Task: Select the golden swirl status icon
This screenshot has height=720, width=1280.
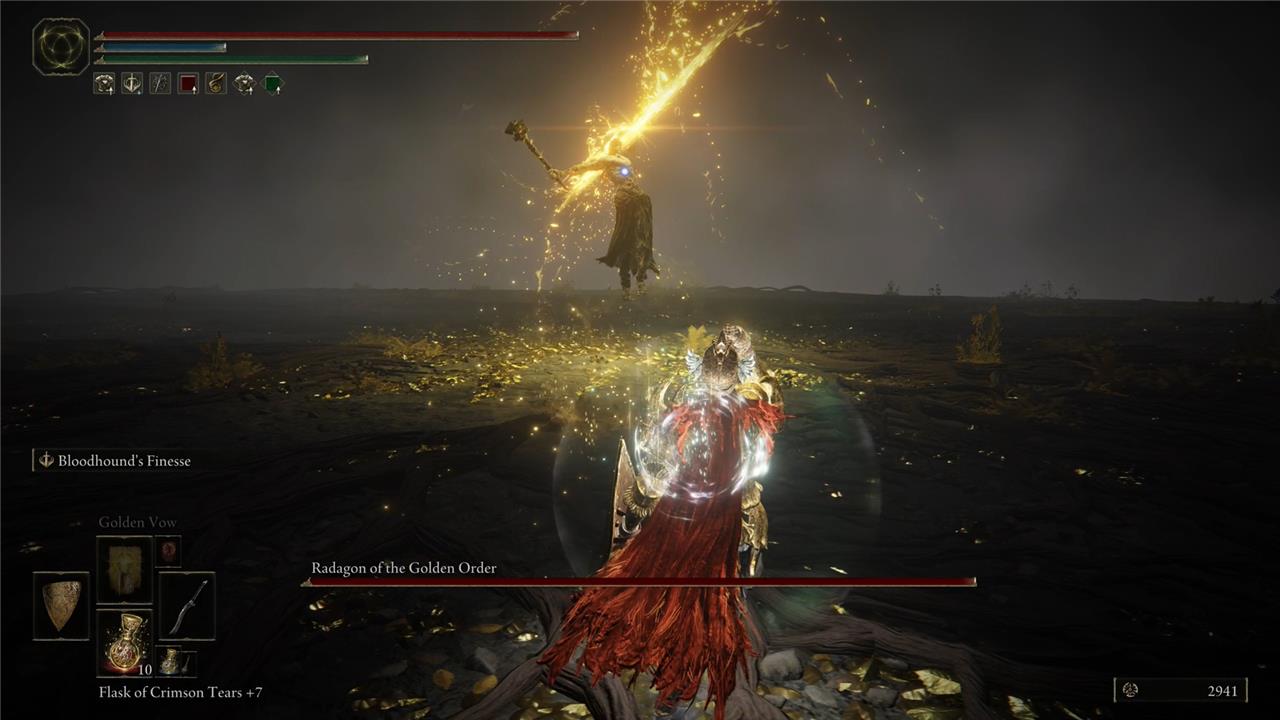Action: point(216,84)
